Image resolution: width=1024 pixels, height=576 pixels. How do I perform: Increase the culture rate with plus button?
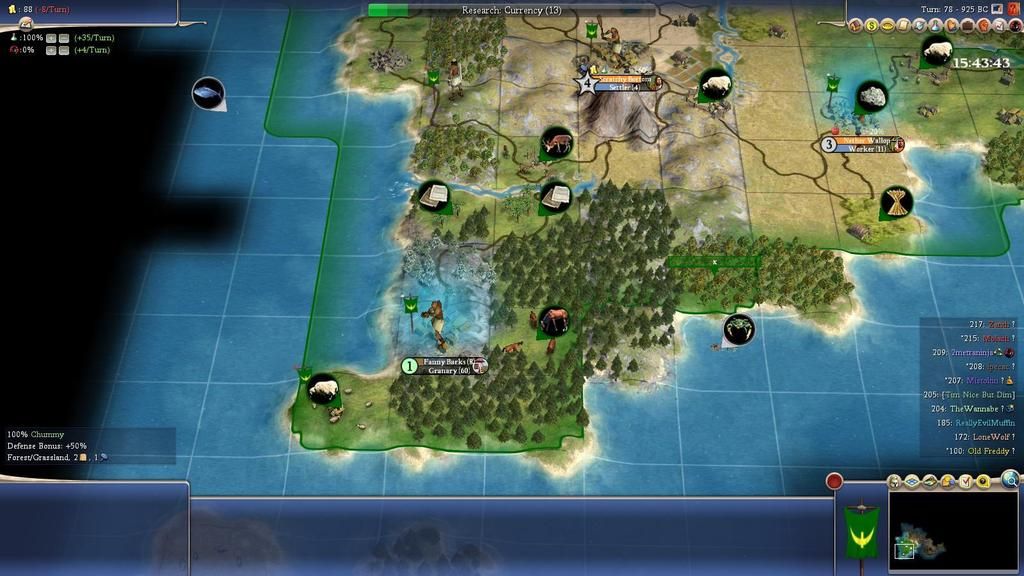coord(50,50)
